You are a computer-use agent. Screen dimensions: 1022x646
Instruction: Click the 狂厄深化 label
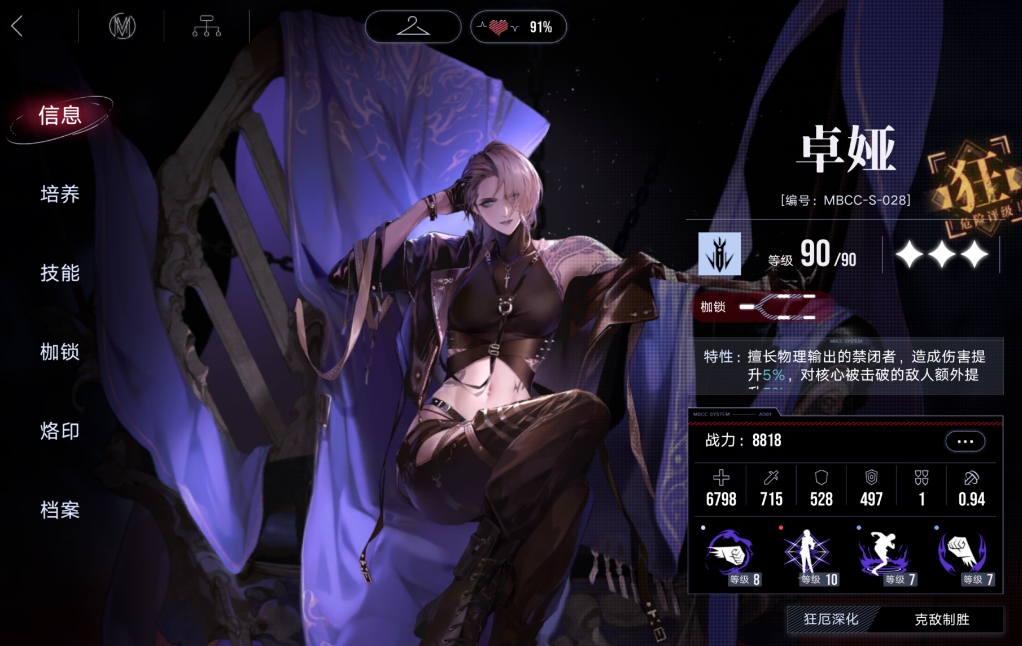(x=831, y=619)
